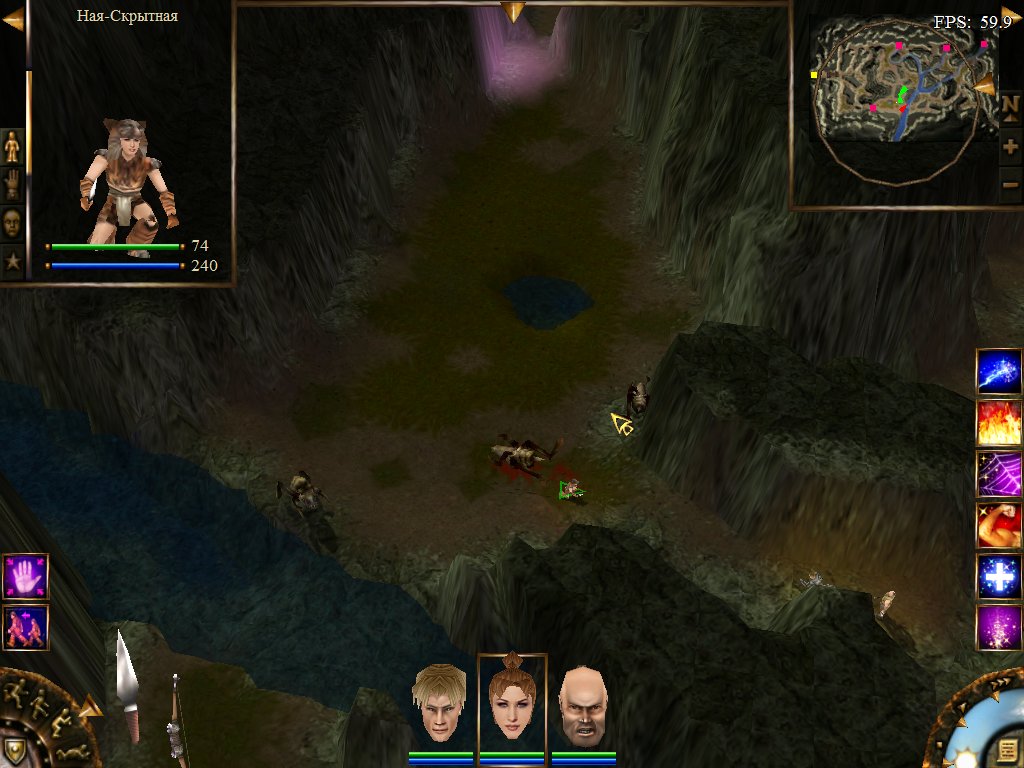Screen dimensions: 1024x768
Task: Zoom out the minimap with minus button
Action: [1010, 185]
